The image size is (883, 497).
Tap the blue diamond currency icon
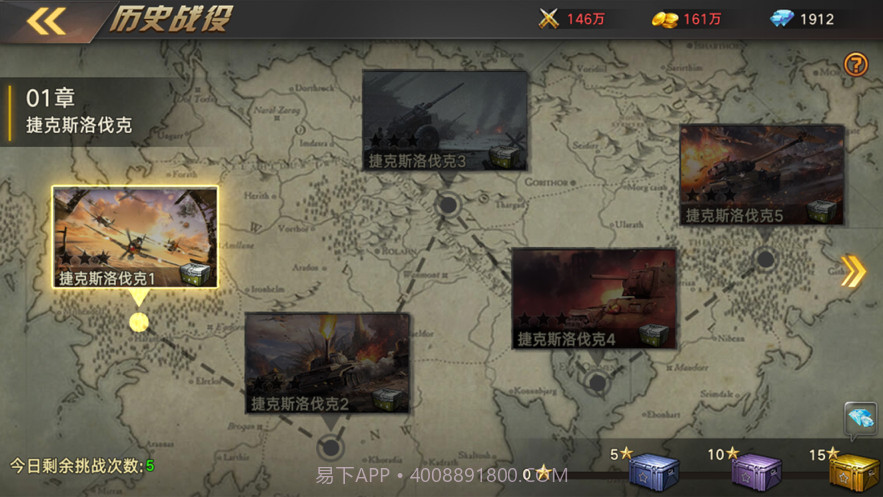click(x=781, y=19)
